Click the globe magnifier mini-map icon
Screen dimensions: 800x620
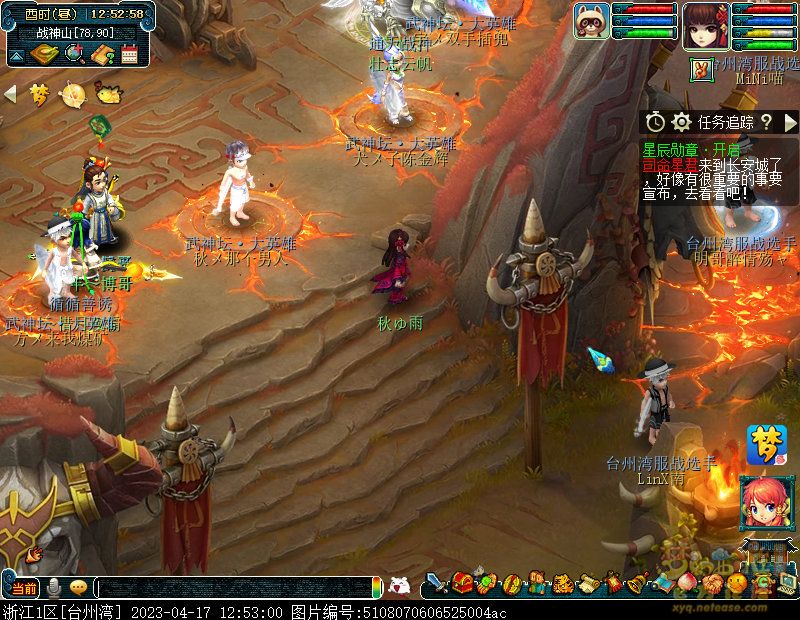[73, 54]
